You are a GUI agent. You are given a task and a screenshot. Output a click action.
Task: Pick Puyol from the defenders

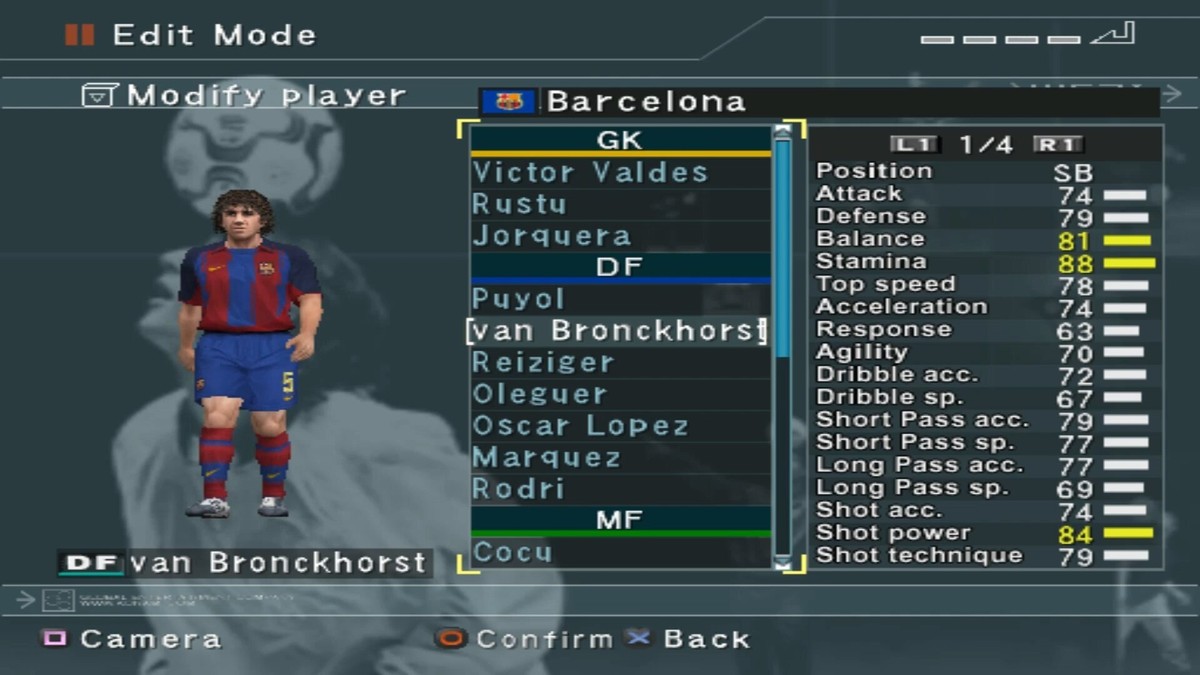pos(519,299)
